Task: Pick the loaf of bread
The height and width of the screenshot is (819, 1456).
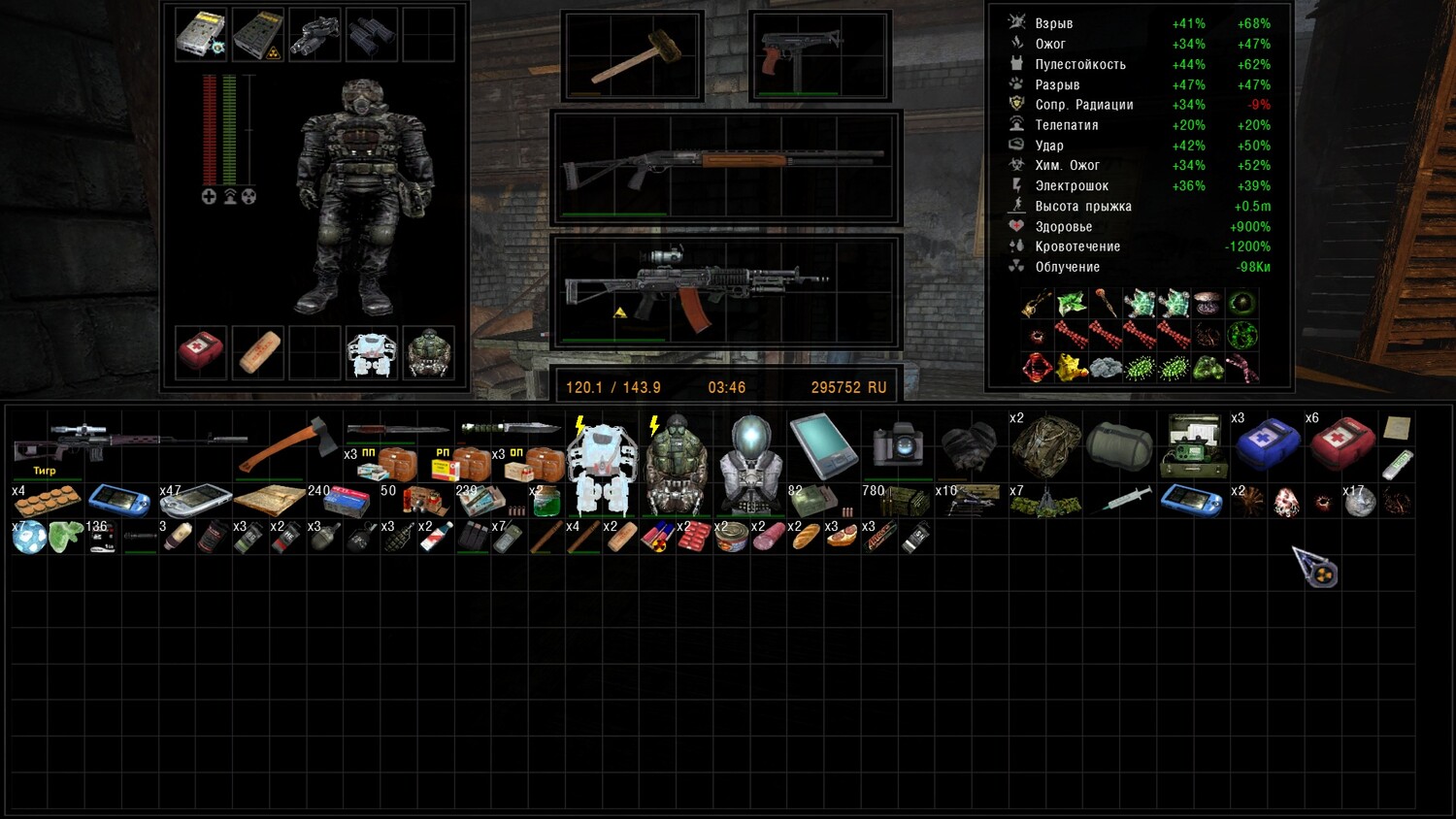Action: coord(806,538)
